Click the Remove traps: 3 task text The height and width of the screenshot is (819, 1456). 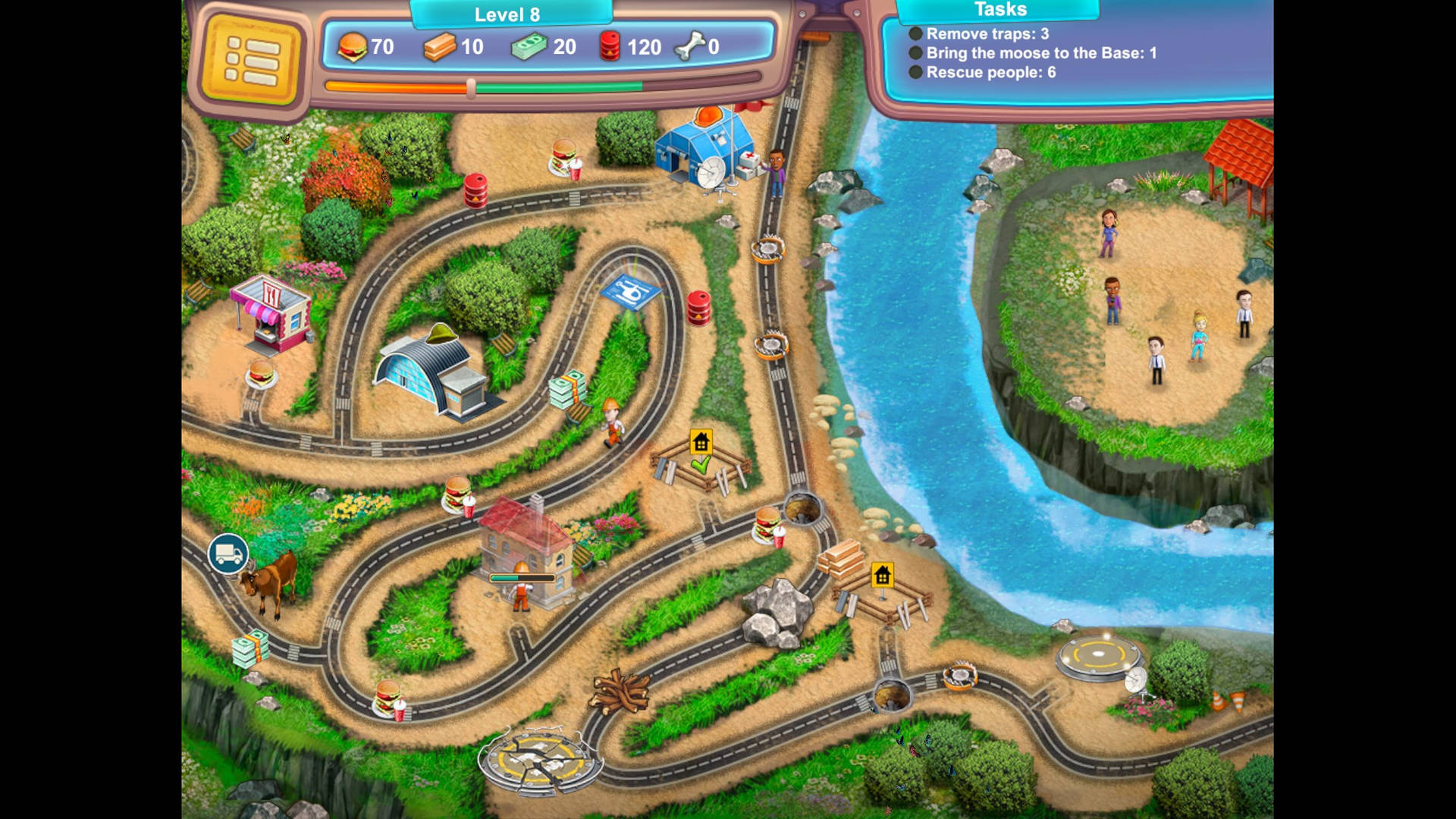tap(987, 33)
